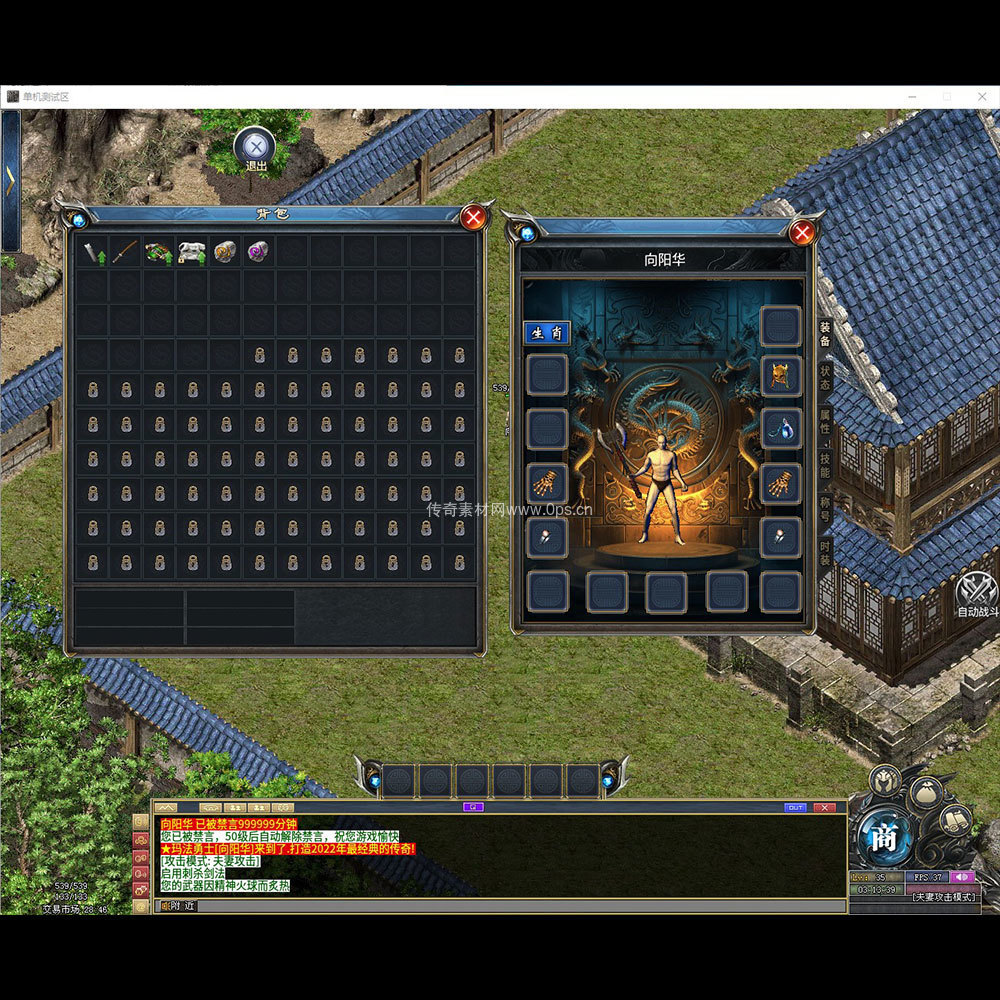Viewport: 1000px width, 1000px height.
Task: Open the 商 shop orb button
Action: point(884,838)
